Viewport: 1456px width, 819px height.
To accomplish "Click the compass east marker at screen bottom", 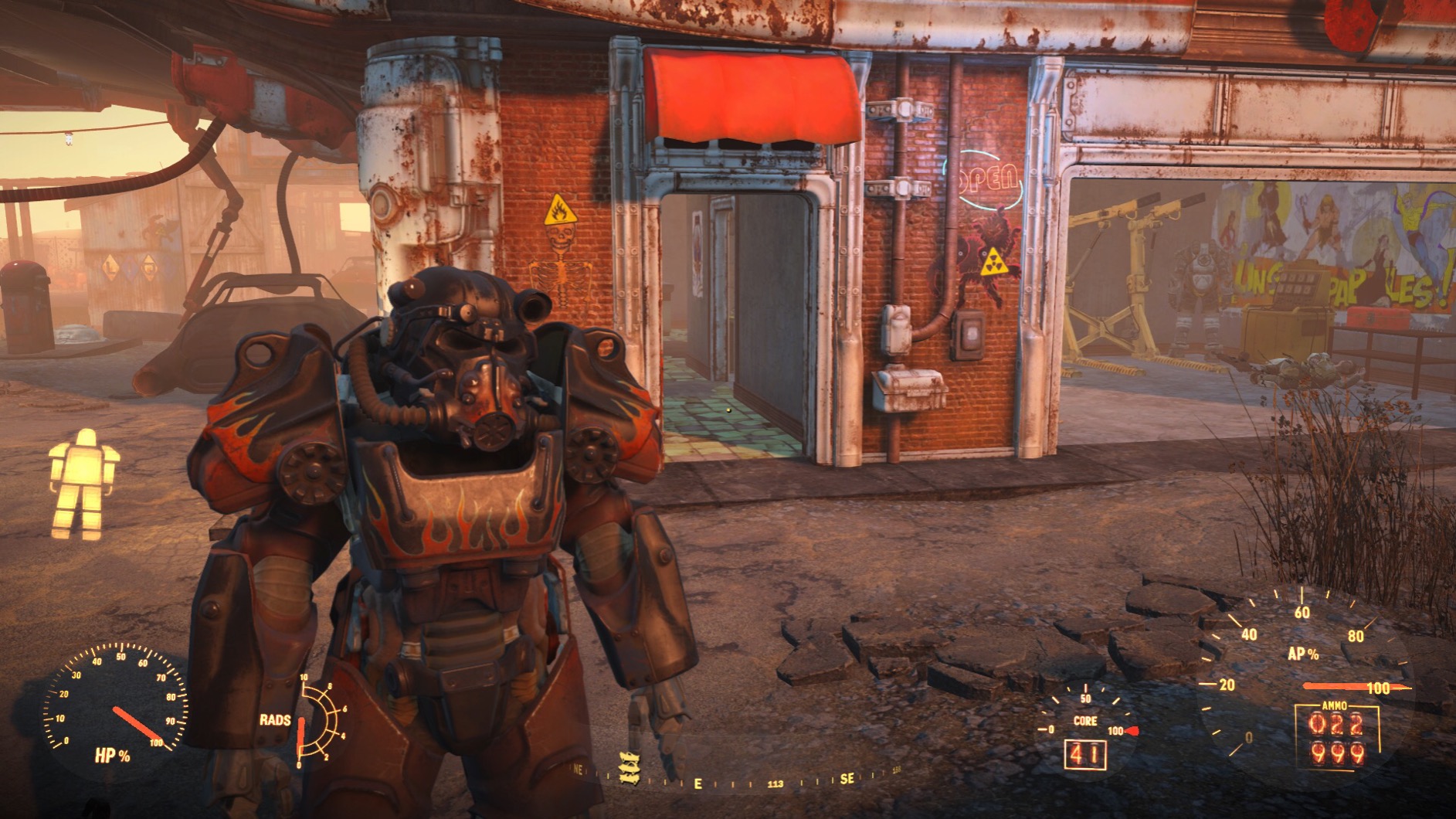I will (x=697, y=783).
